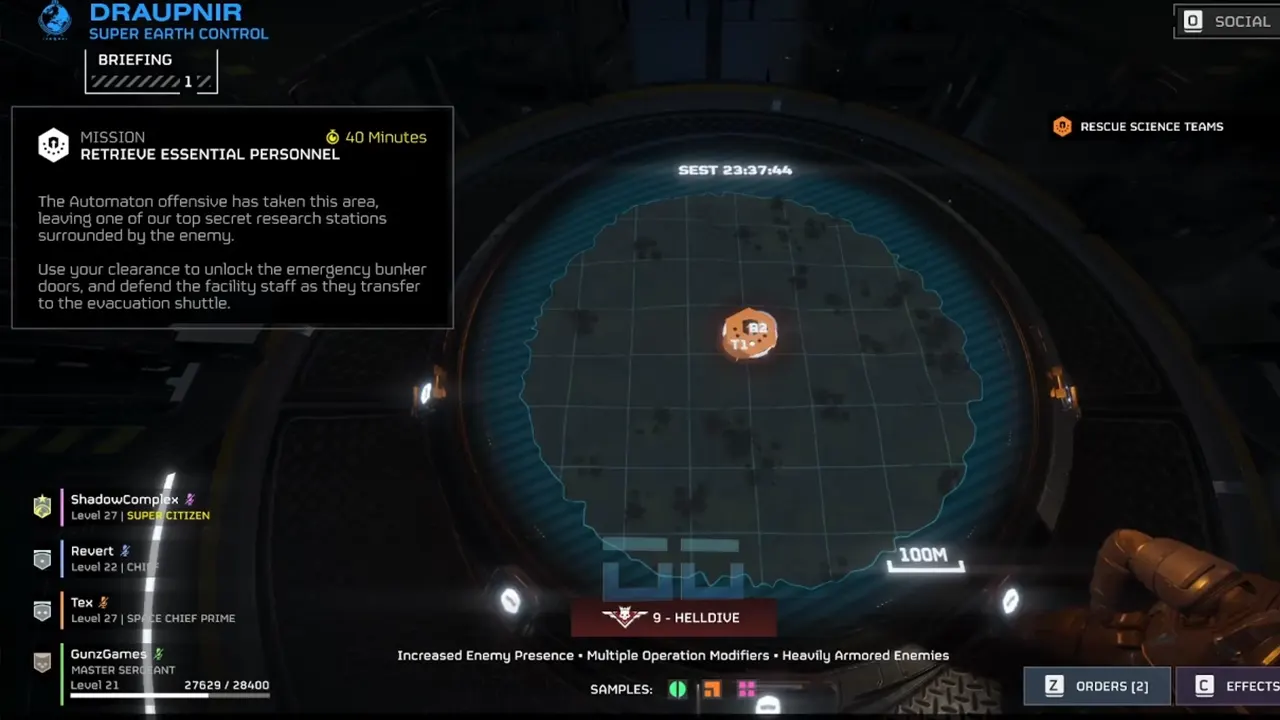Switch to the Briefing tab

pyautogui.click(x=135, y=59)
